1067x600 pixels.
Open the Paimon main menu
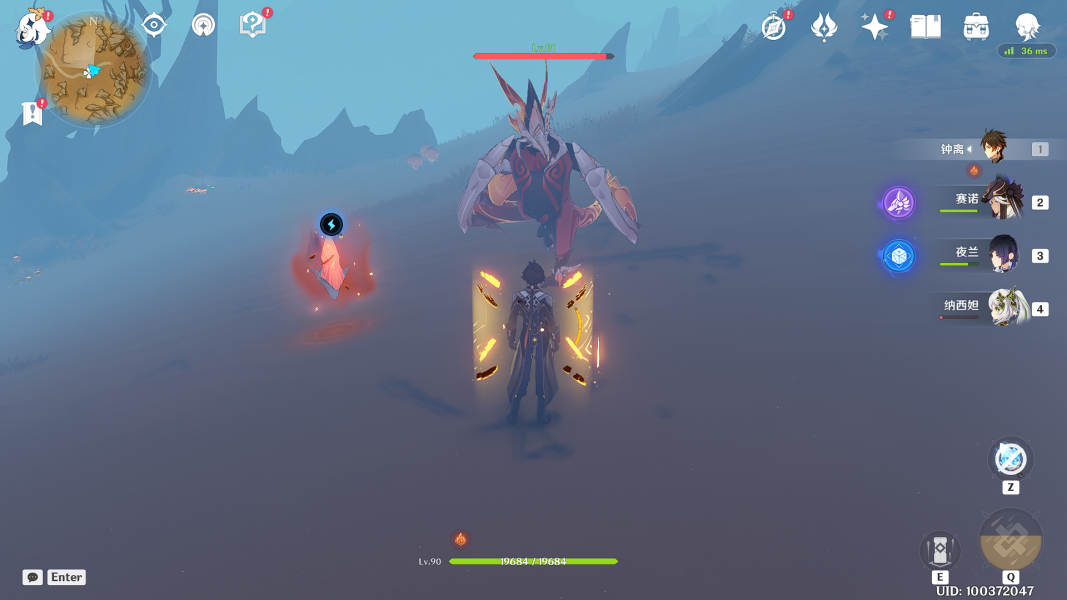(33, 28)
